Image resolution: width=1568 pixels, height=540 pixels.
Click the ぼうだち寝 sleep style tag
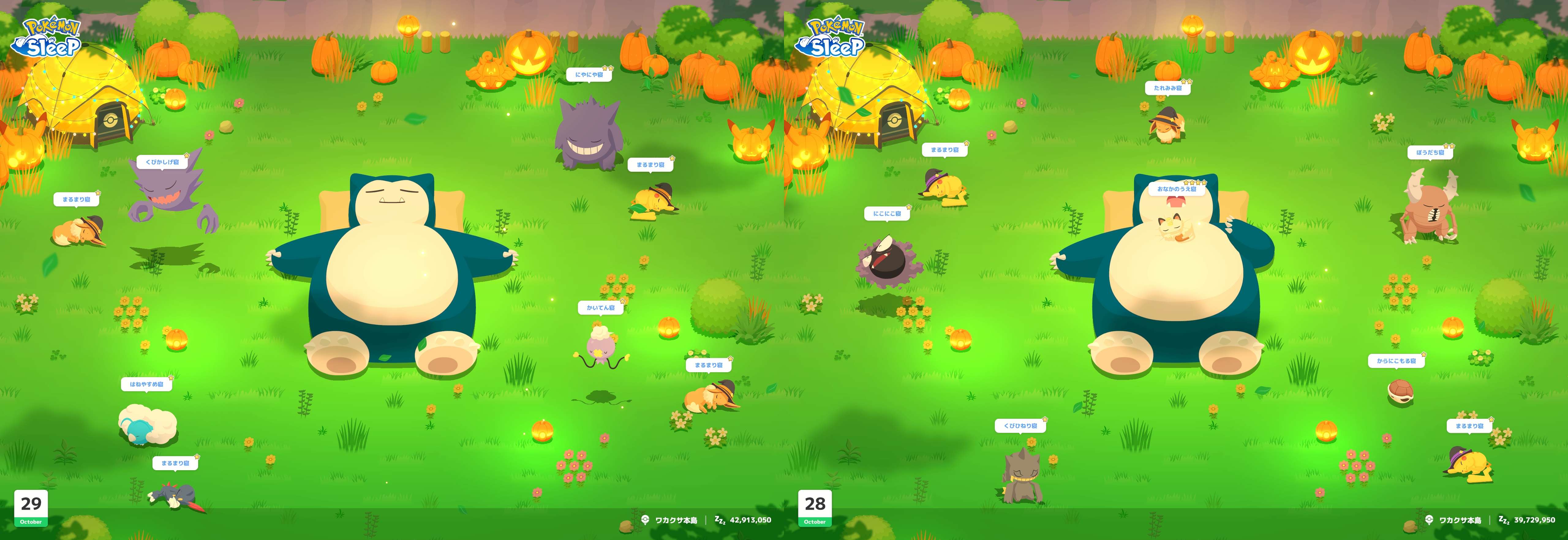click(x=1430, y=153)
